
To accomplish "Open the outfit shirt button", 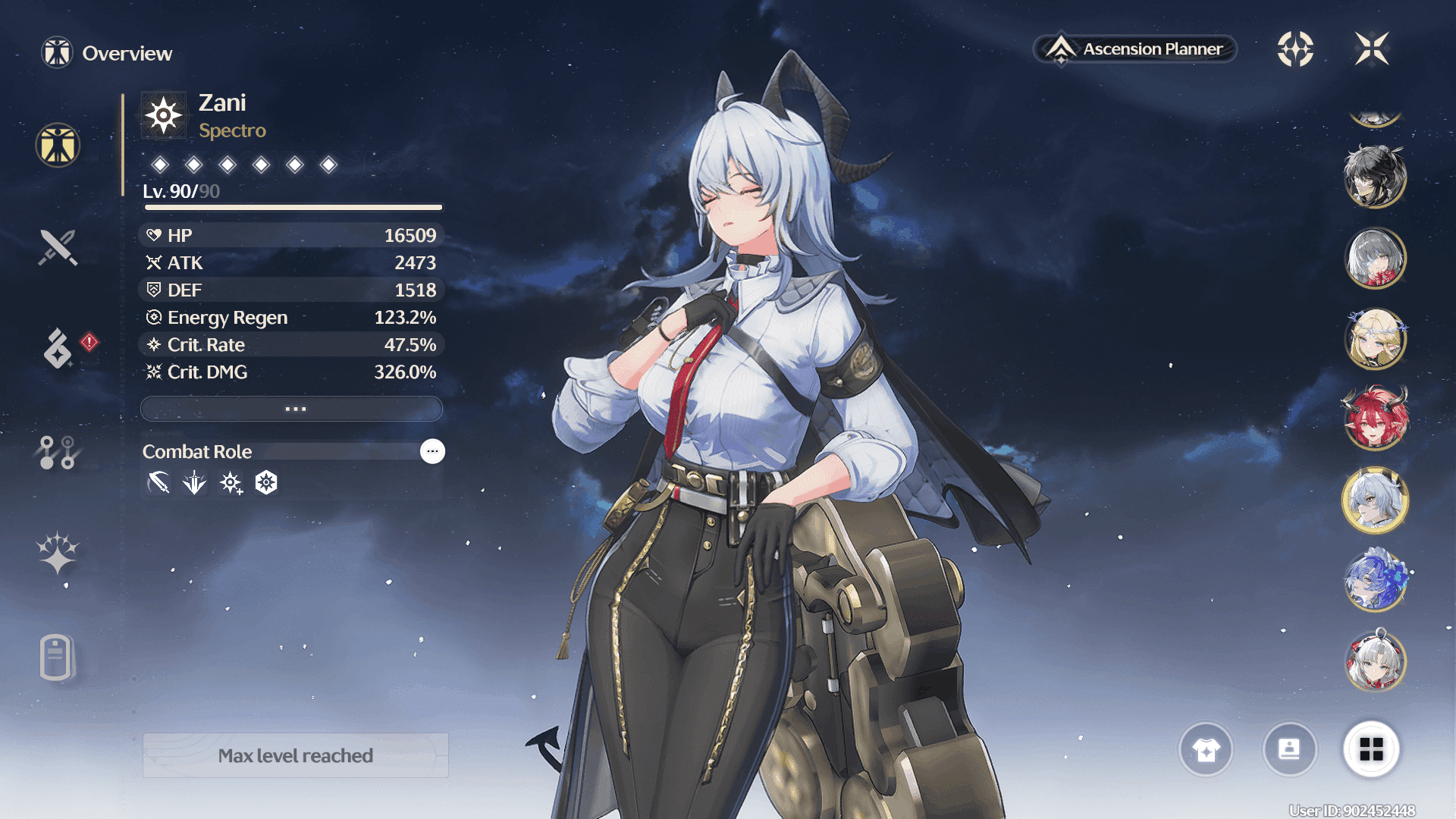I will tap(1206, 749).
